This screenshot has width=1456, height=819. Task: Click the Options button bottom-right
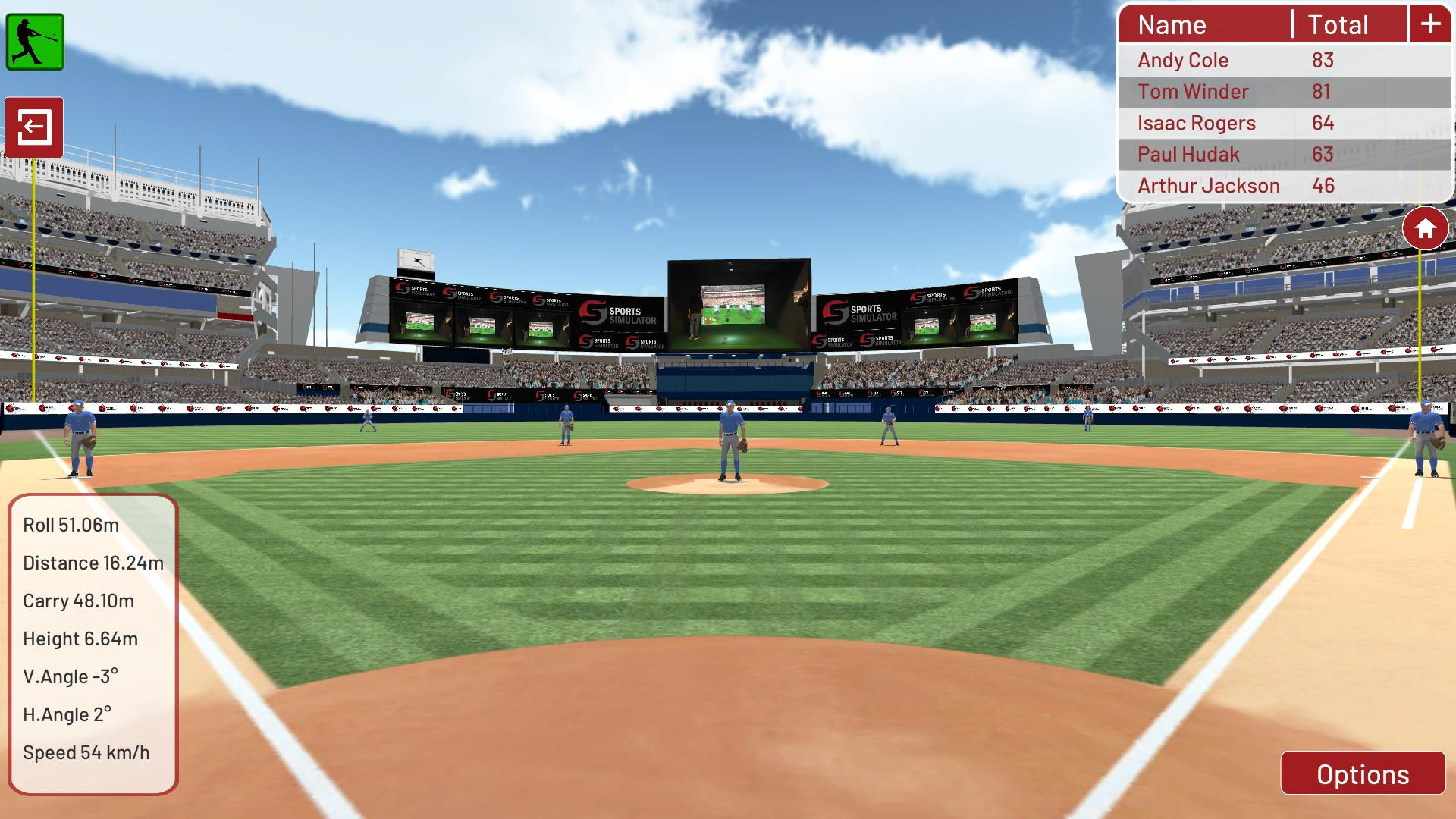pyautogui.click(x=1362, y=774)
